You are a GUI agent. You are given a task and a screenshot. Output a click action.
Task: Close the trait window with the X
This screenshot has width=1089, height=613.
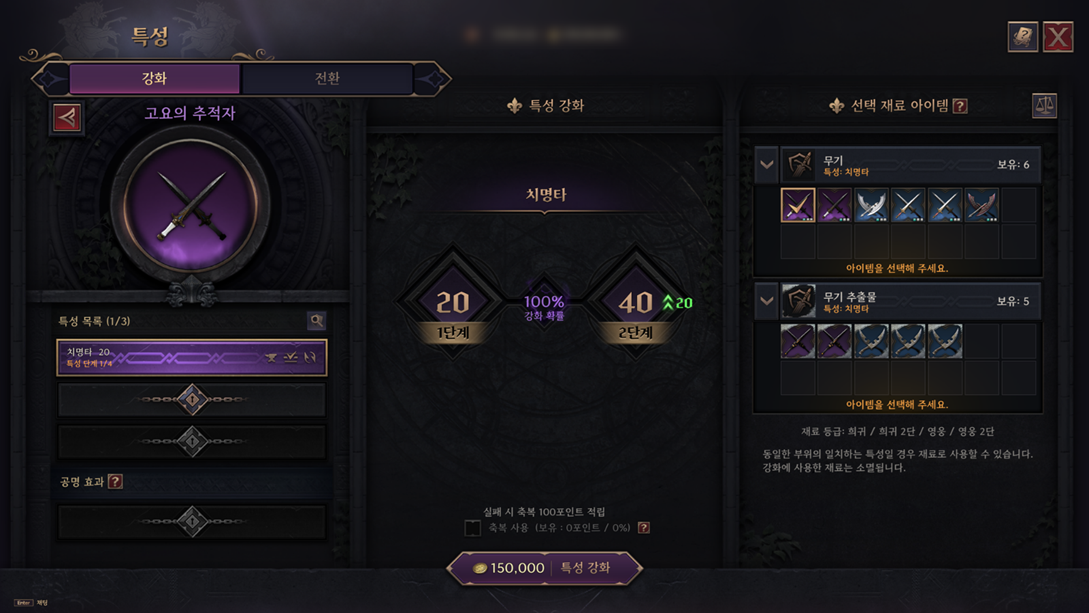pos(1058,37)
